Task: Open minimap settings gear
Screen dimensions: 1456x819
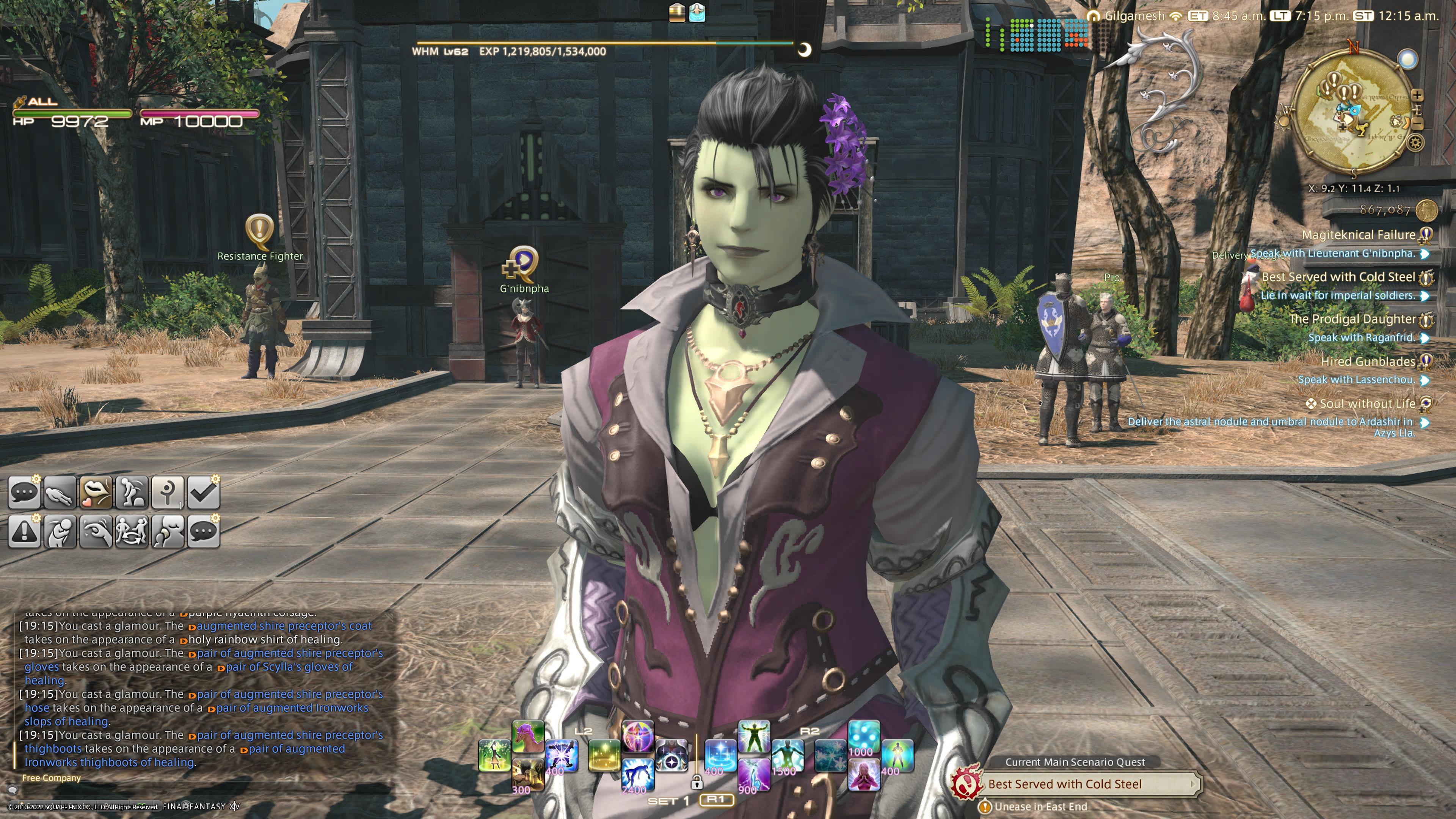Action: pos(1415,143)
